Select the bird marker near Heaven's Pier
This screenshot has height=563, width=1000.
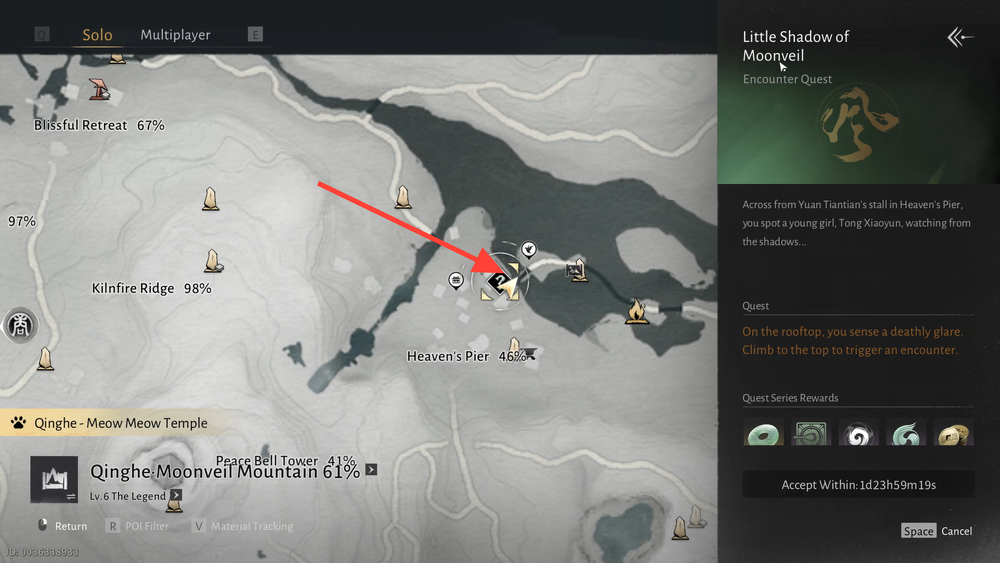click(x=529, y=249)
